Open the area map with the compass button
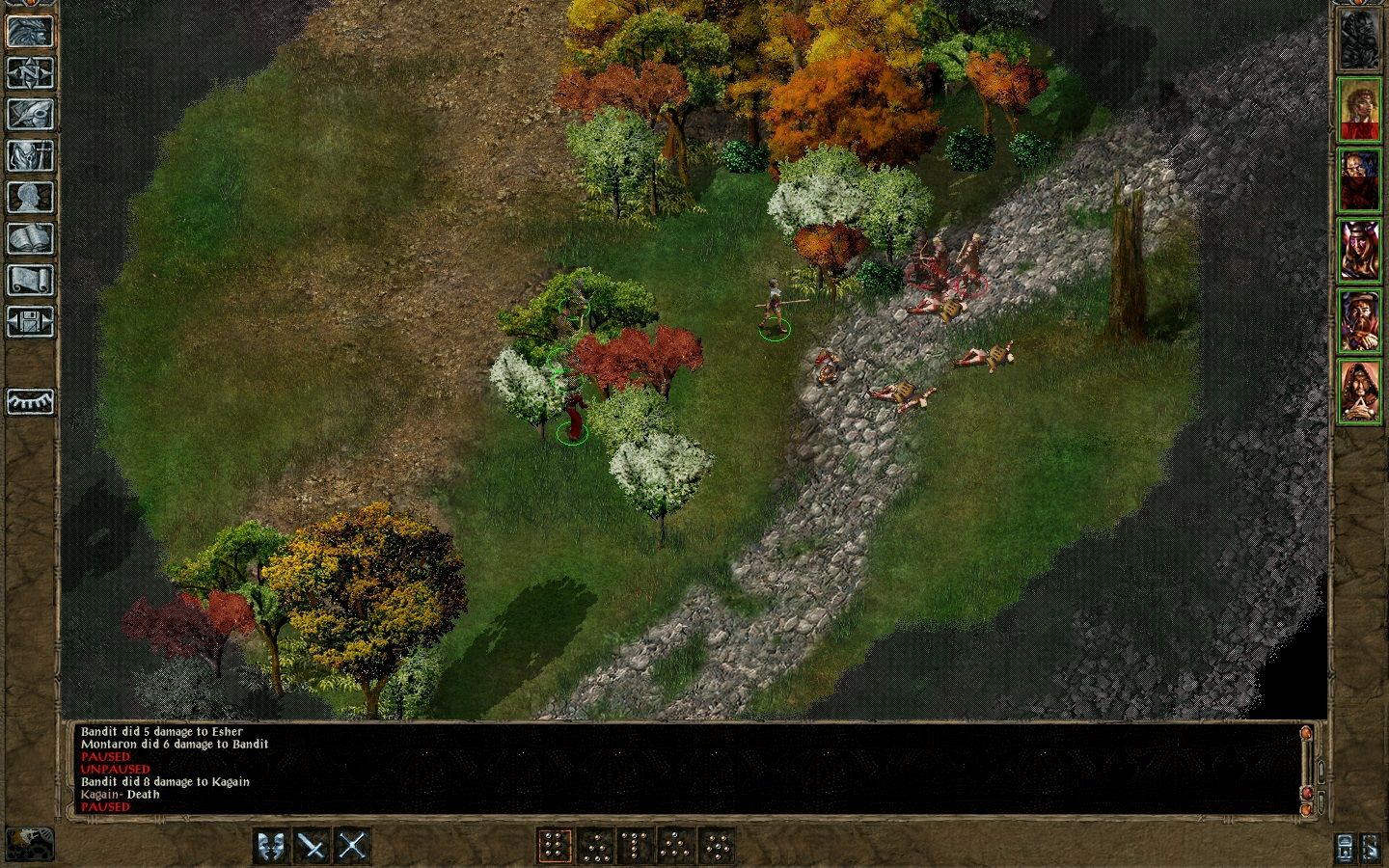This screenshot has height=868, width=1389. coord(30,72)
